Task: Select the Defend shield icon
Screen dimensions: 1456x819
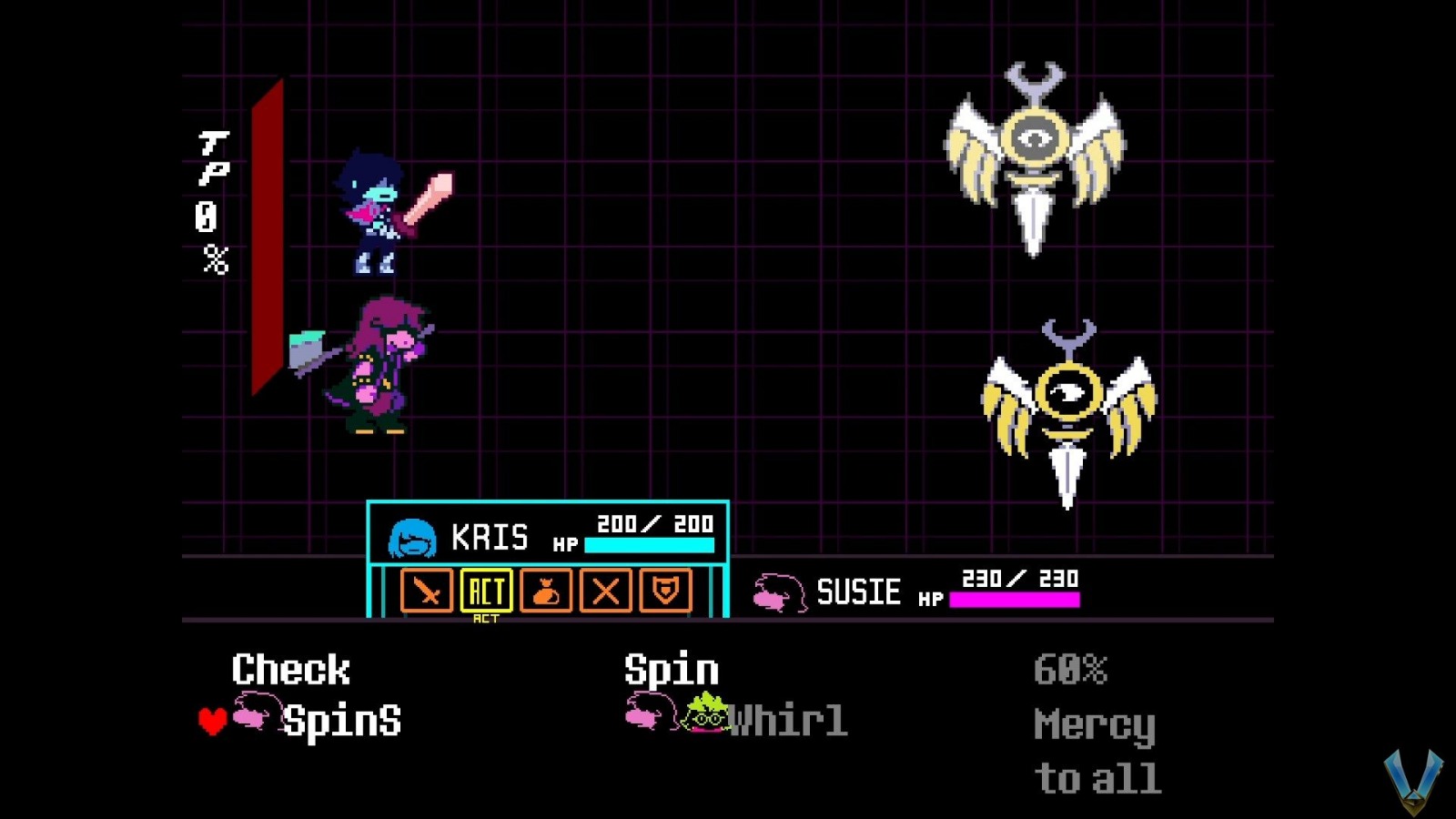Action: 668,592
